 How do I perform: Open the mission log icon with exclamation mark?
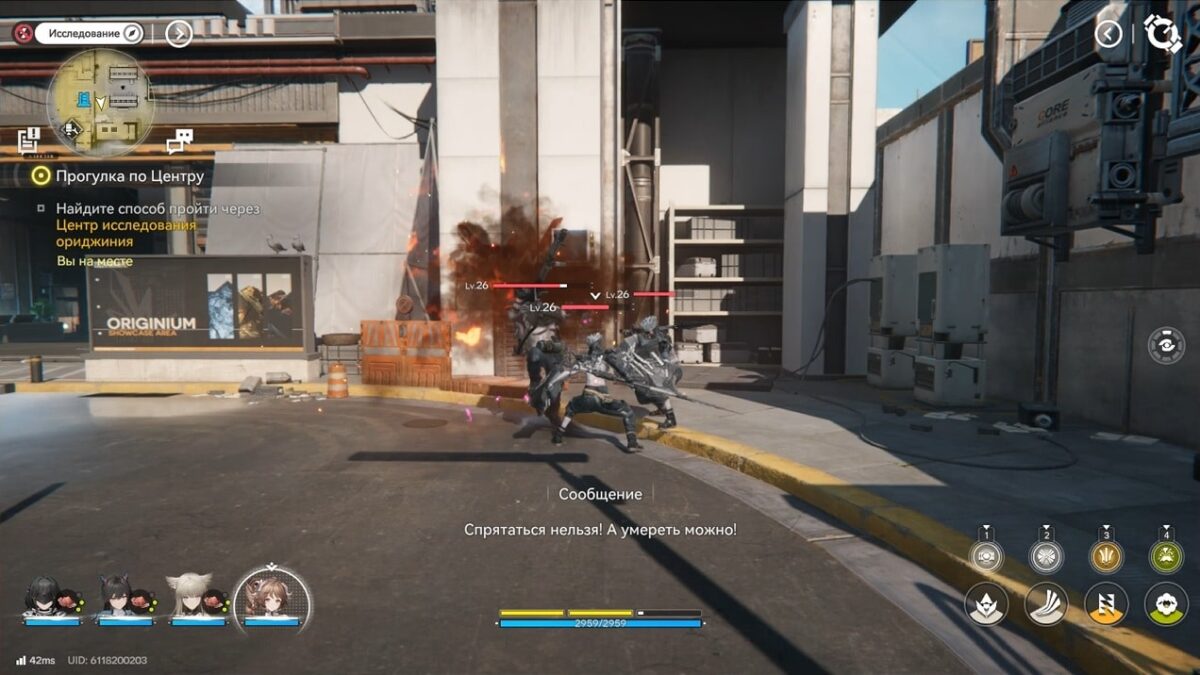(28, 139)
